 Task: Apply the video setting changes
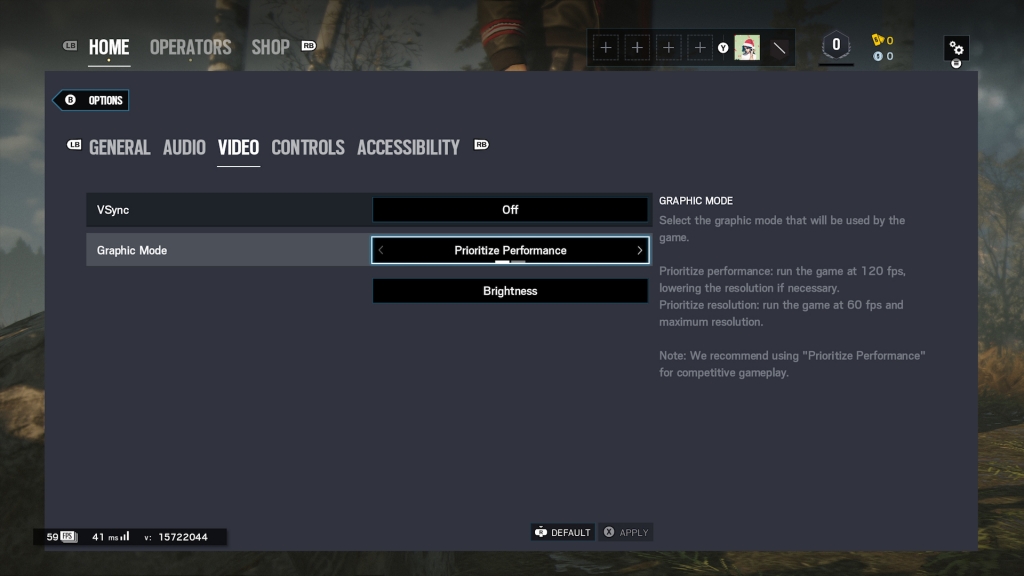pos(626,533)
